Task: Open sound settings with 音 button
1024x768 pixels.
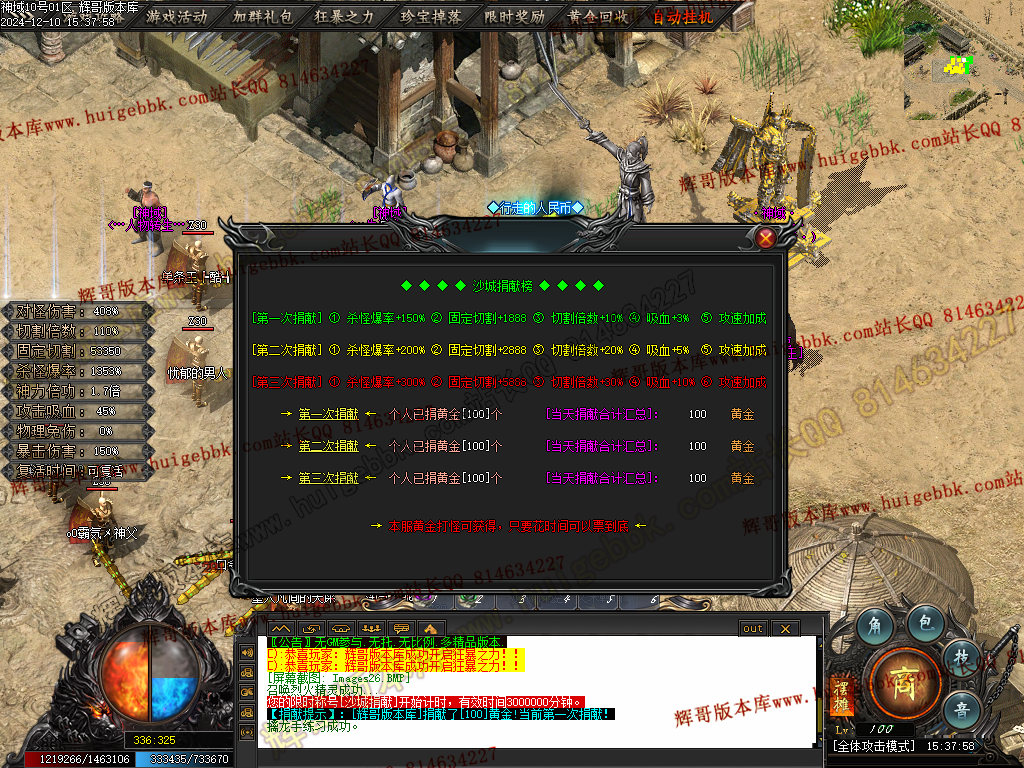Action: (958, 708)
